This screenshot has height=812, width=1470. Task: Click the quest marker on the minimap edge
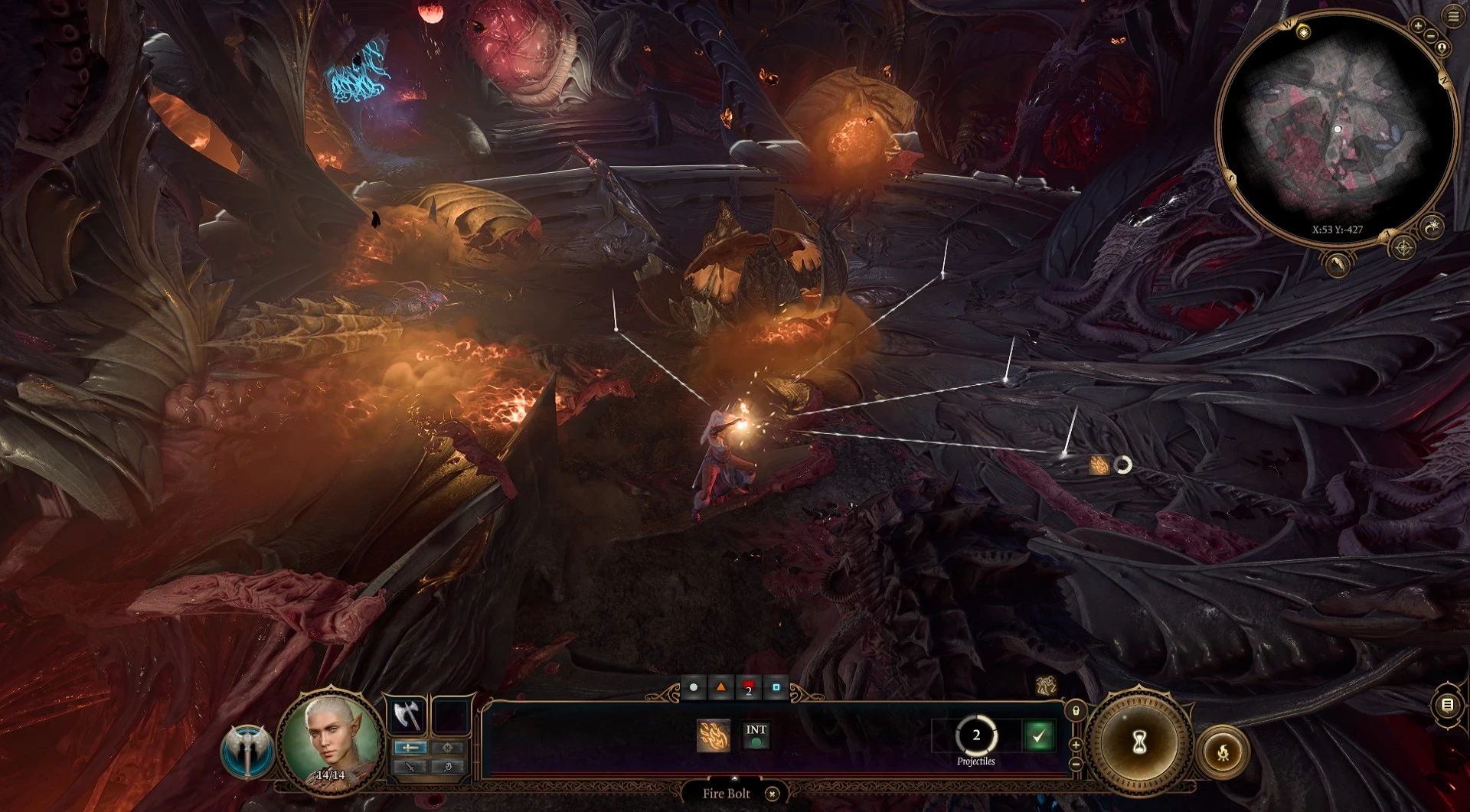tap(1303, 31)
